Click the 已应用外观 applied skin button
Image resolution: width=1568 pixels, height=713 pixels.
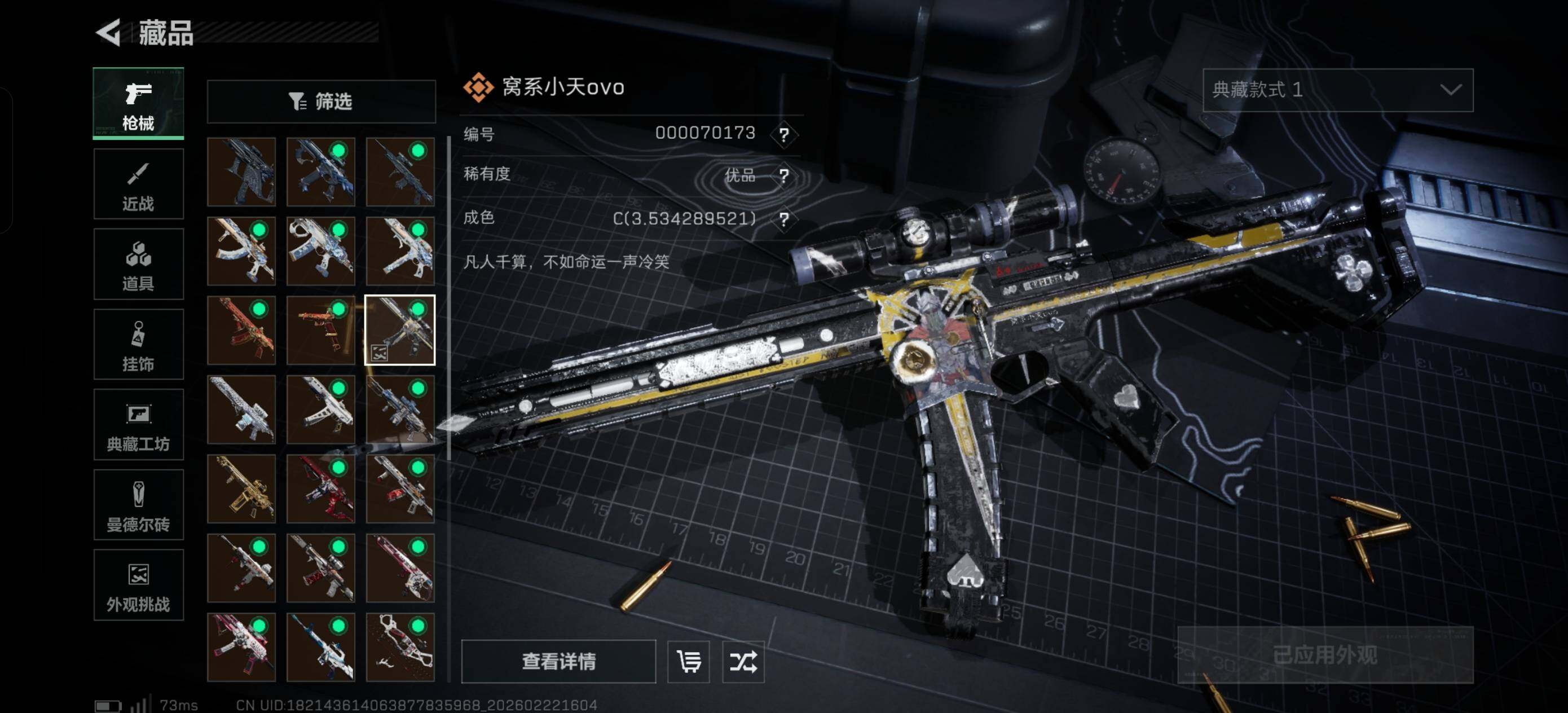(1325, 655)
